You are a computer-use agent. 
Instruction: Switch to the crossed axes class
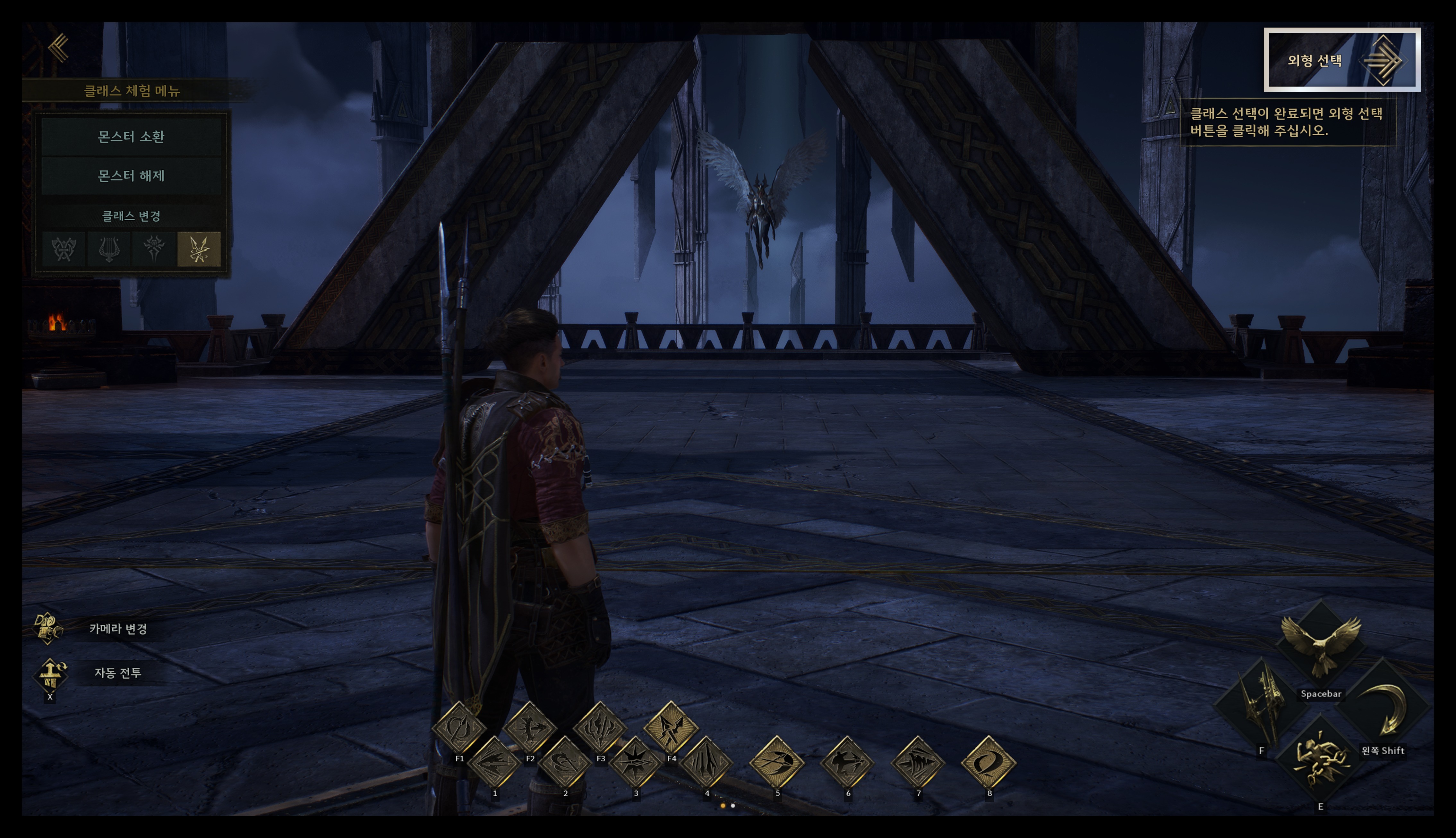[x=64, y=249]
